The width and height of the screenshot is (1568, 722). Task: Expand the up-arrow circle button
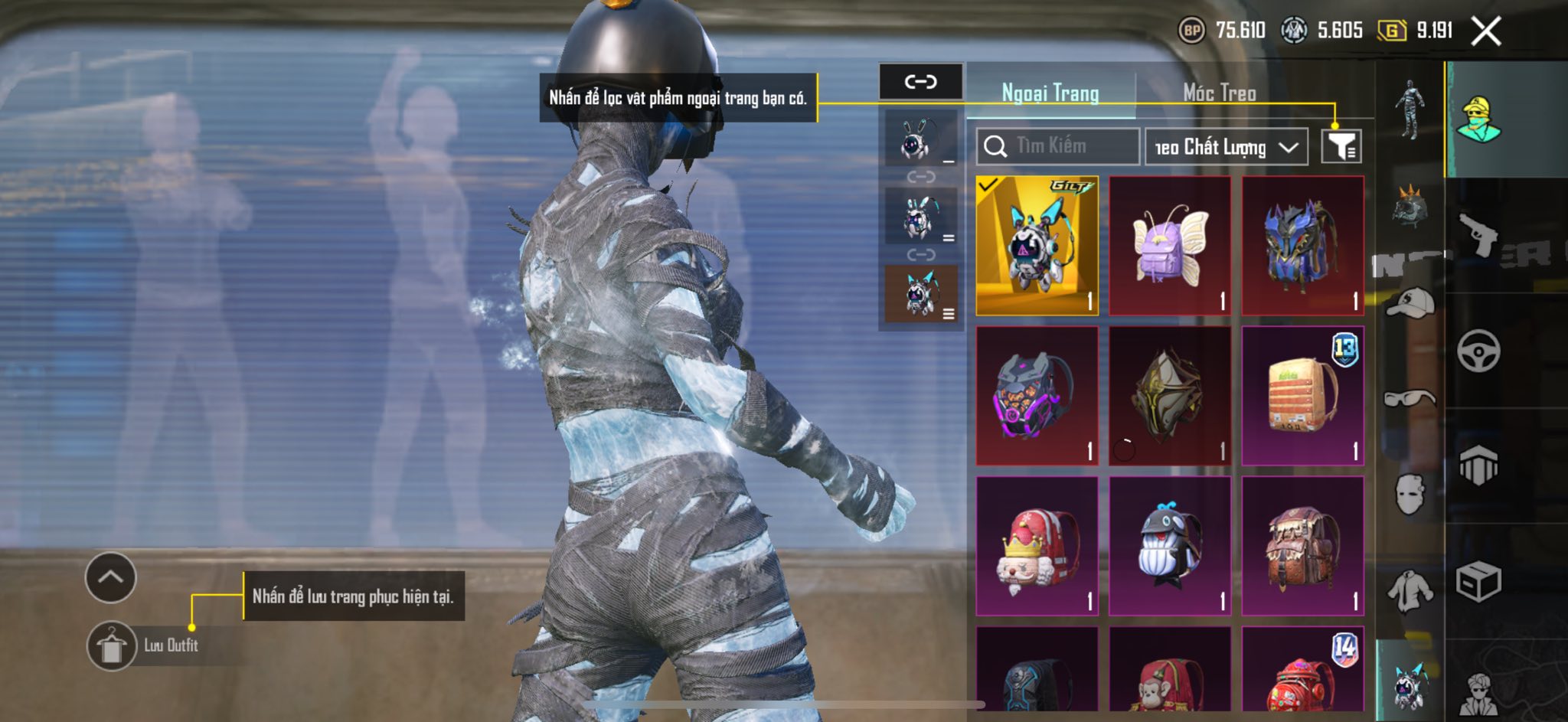point(111,577)
